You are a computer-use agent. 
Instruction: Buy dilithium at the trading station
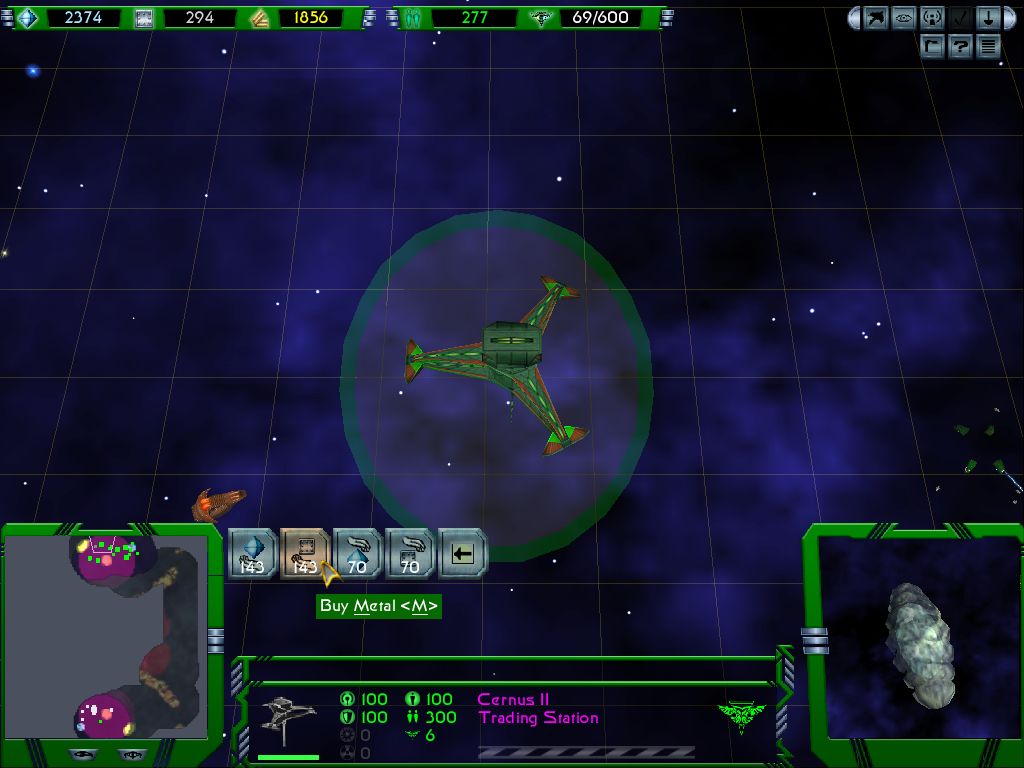252,552
